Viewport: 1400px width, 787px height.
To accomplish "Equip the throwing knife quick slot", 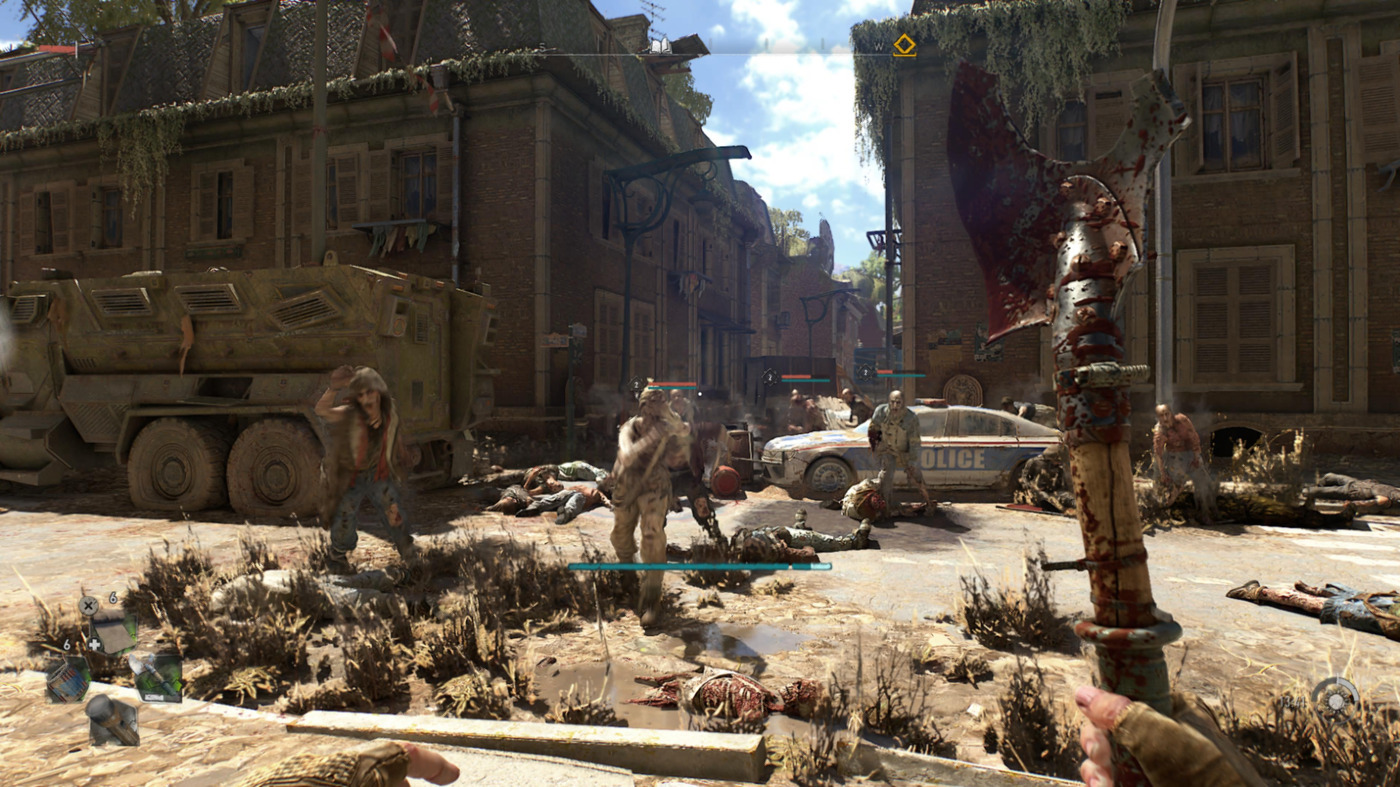I will (x=158, y=676).
